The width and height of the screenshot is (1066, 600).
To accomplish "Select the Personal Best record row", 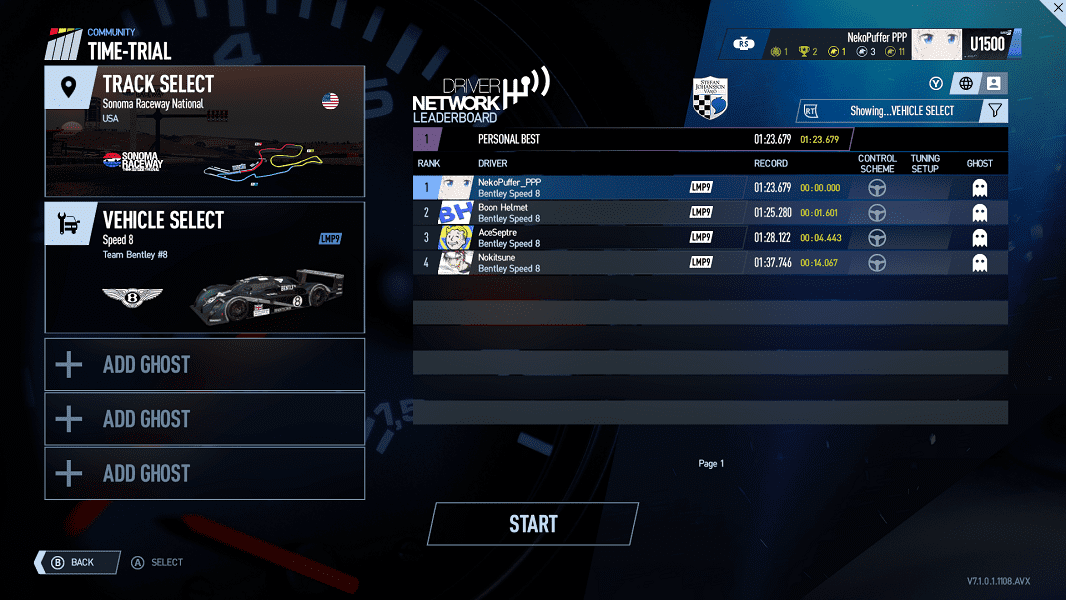I will (630, 140).
